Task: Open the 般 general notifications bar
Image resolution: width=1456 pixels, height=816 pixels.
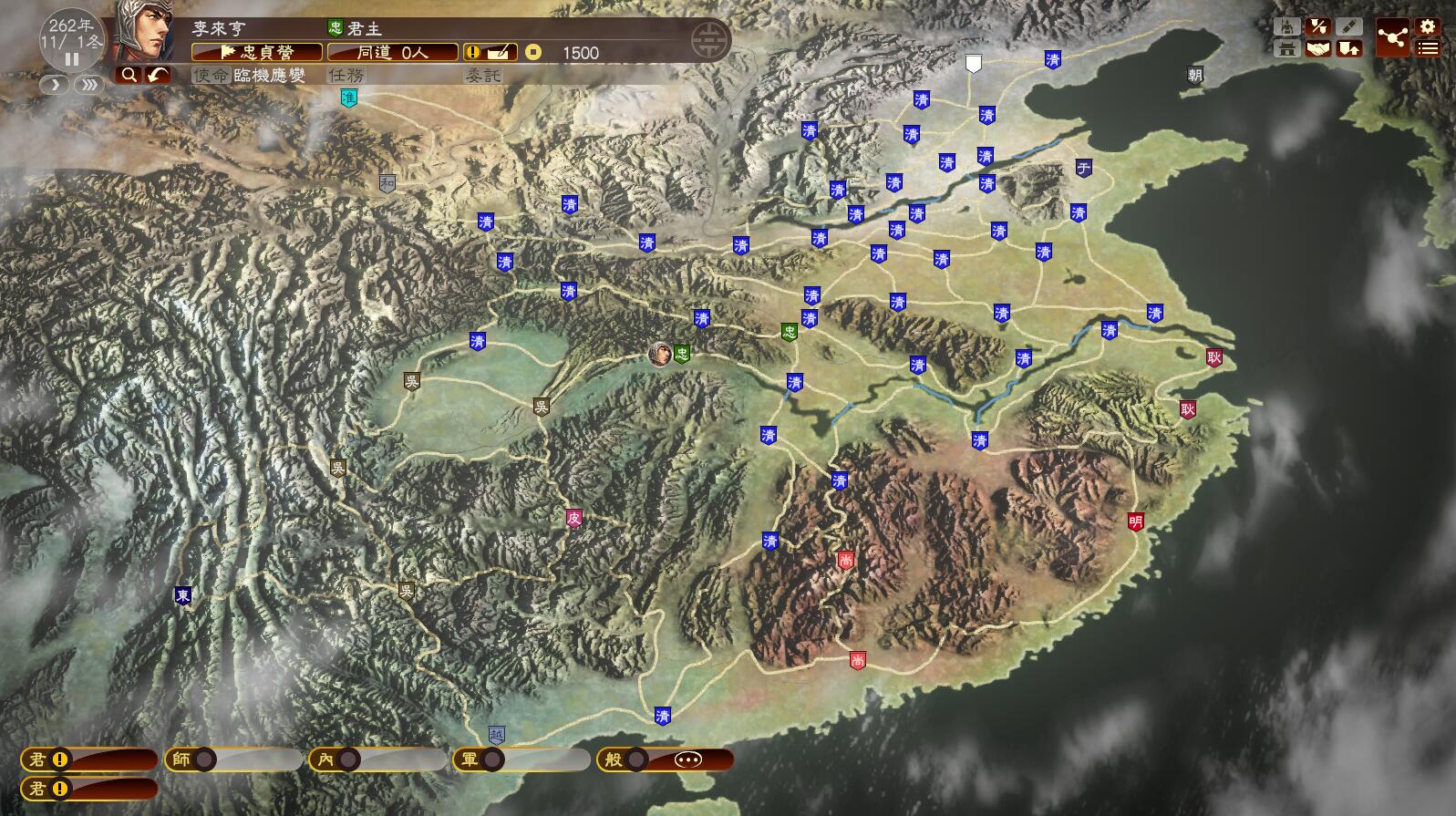Action: (x=665, y=759)
